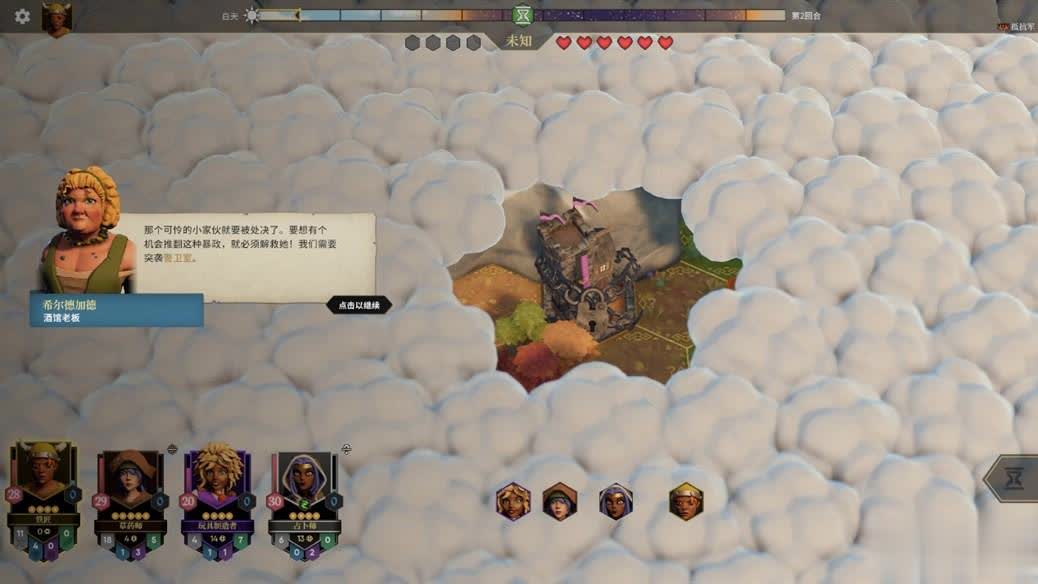Click the purple-hooded turn-order portrait
Viewport: 1038px width, 584px height.
pos(615,501)
